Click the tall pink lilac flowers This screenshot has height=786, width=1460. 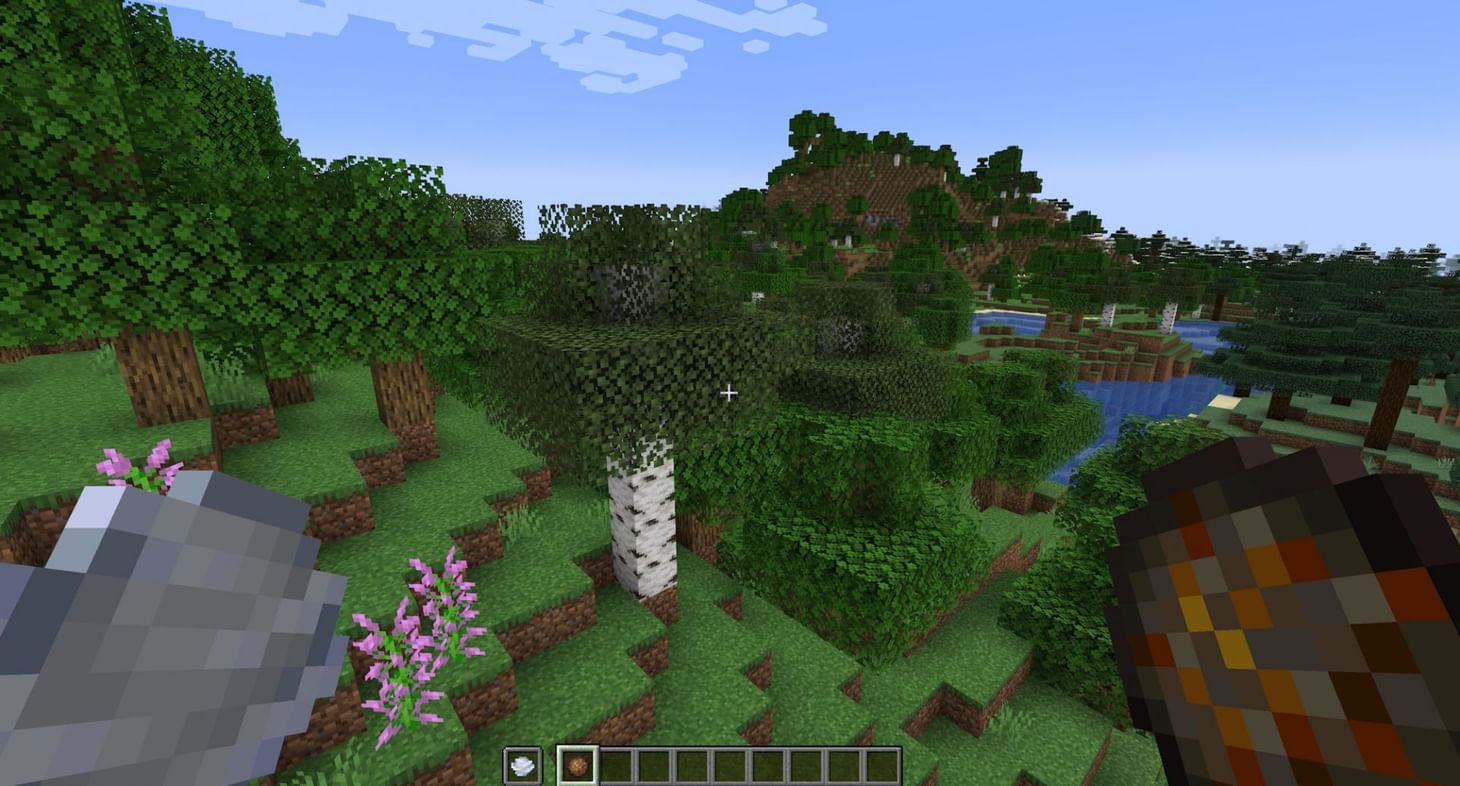(x=420, y=640)
